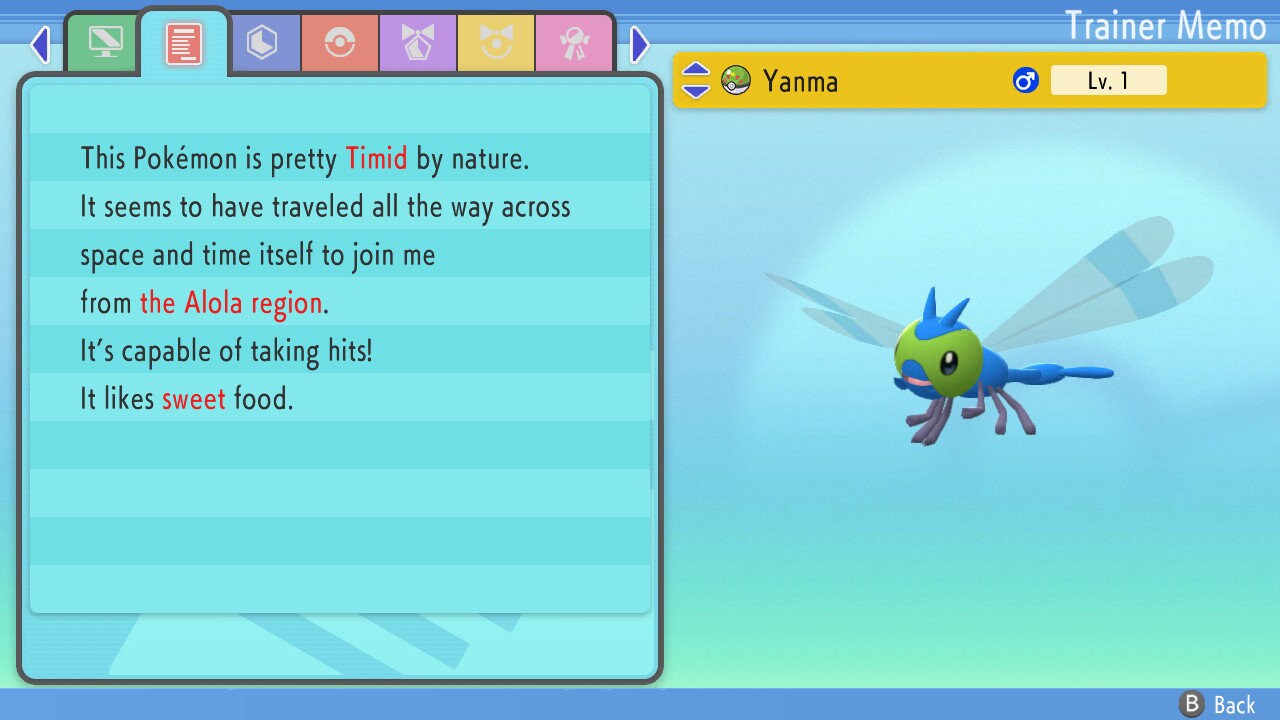Cycle Pokémon with the up-down arrows by Yanma
The image size is (1280, 720).
(x=695, y=80)
